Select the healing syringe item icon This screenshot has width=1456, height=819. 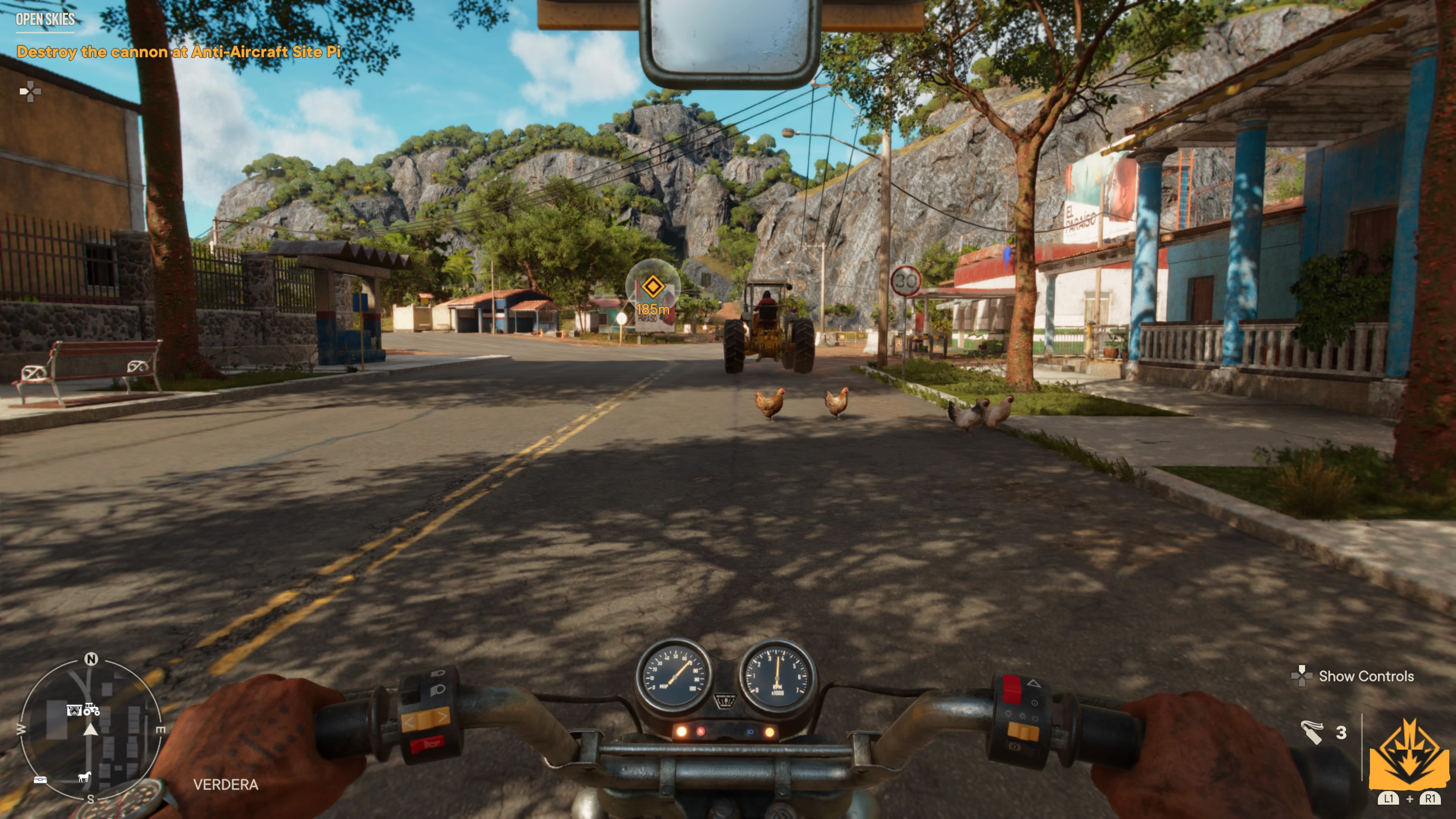(x=1312, y=733)
